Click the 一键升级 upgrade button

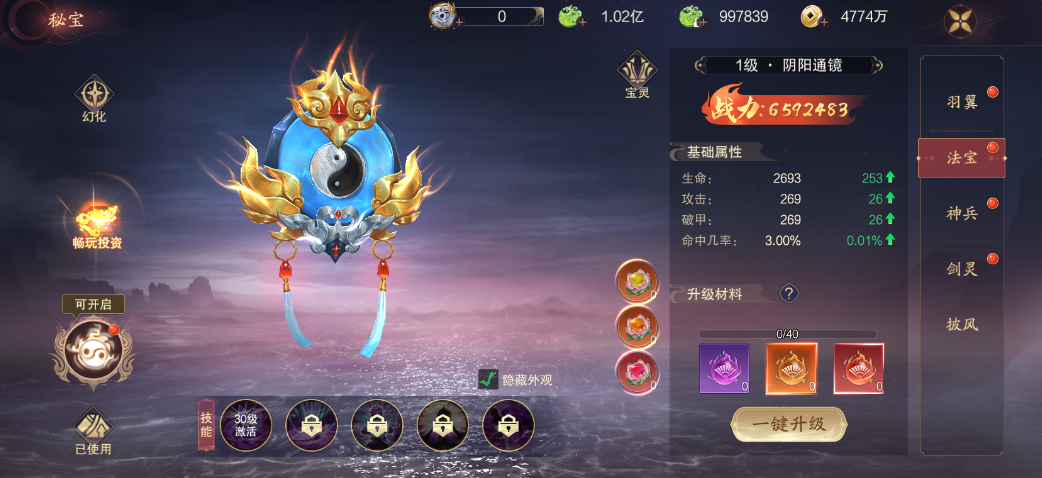click(789, 424)
